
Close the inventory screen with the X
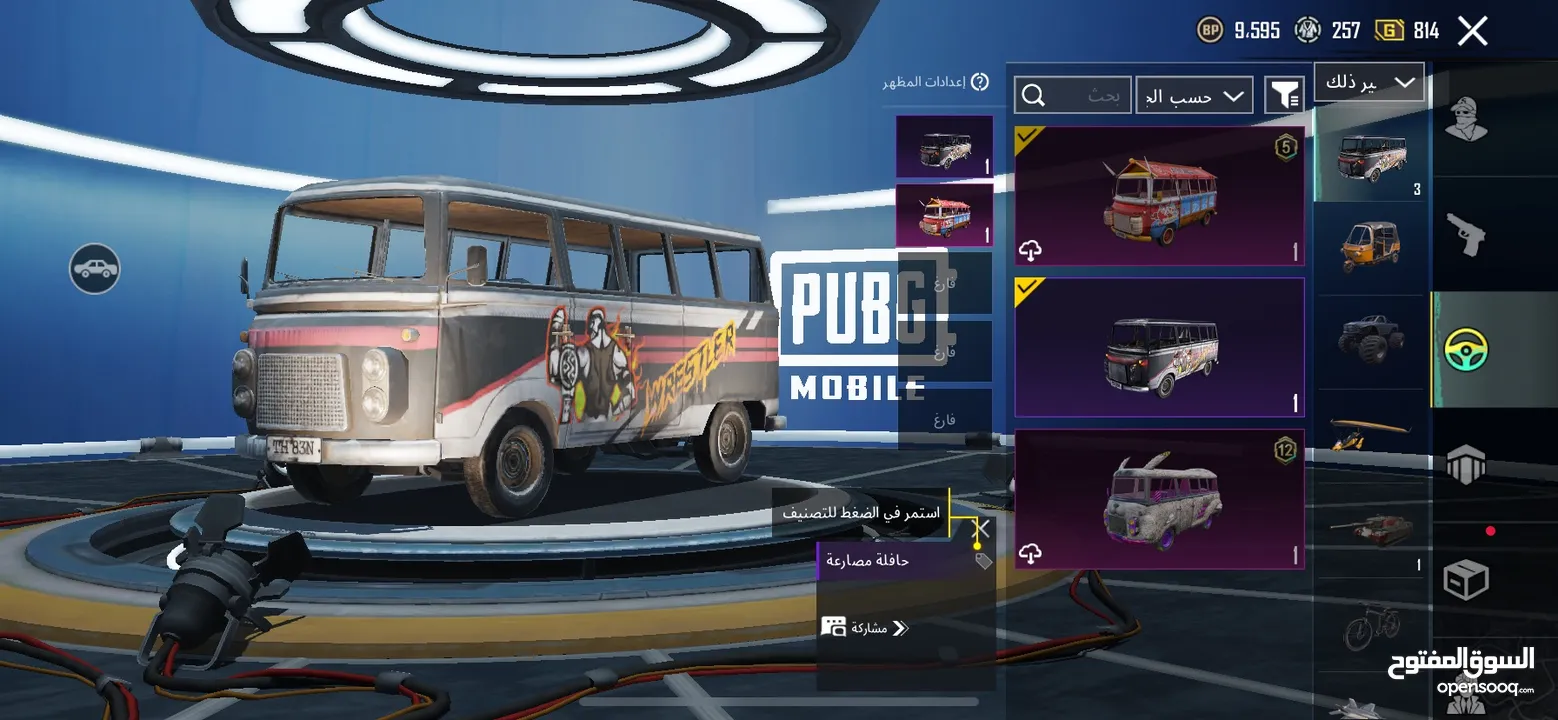[x=1472, y=31]
